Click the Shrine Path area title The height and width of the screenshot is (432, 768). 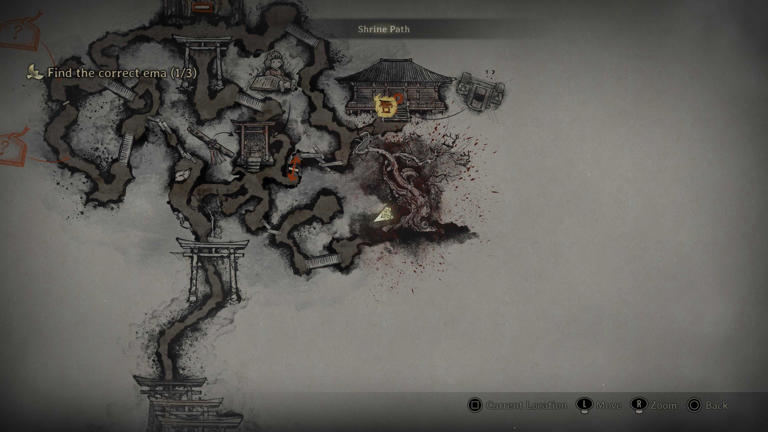click(384, 29)
